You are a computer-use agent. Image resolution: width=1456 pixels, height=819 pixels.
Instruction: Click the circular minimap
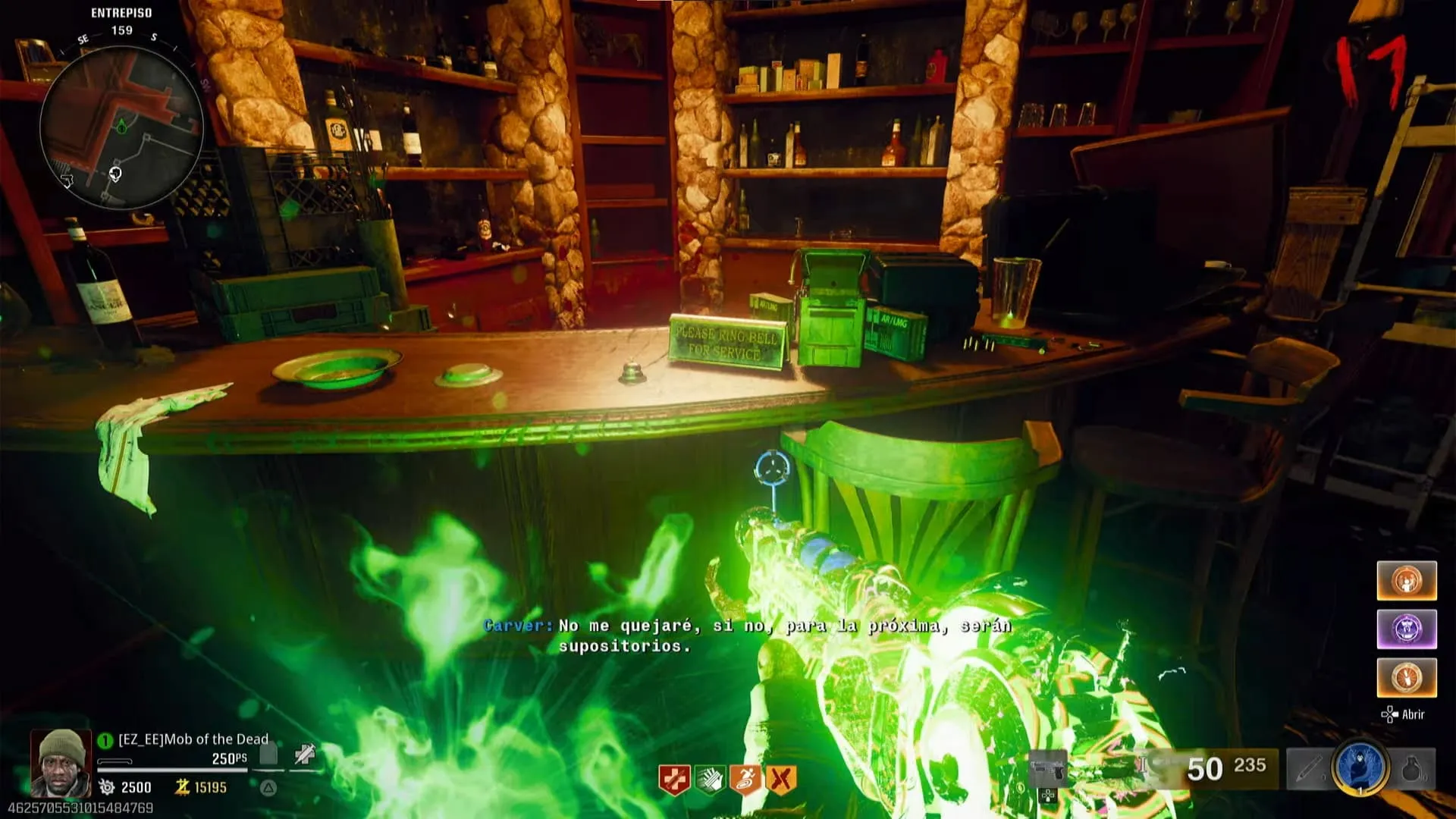pos(121,127)
